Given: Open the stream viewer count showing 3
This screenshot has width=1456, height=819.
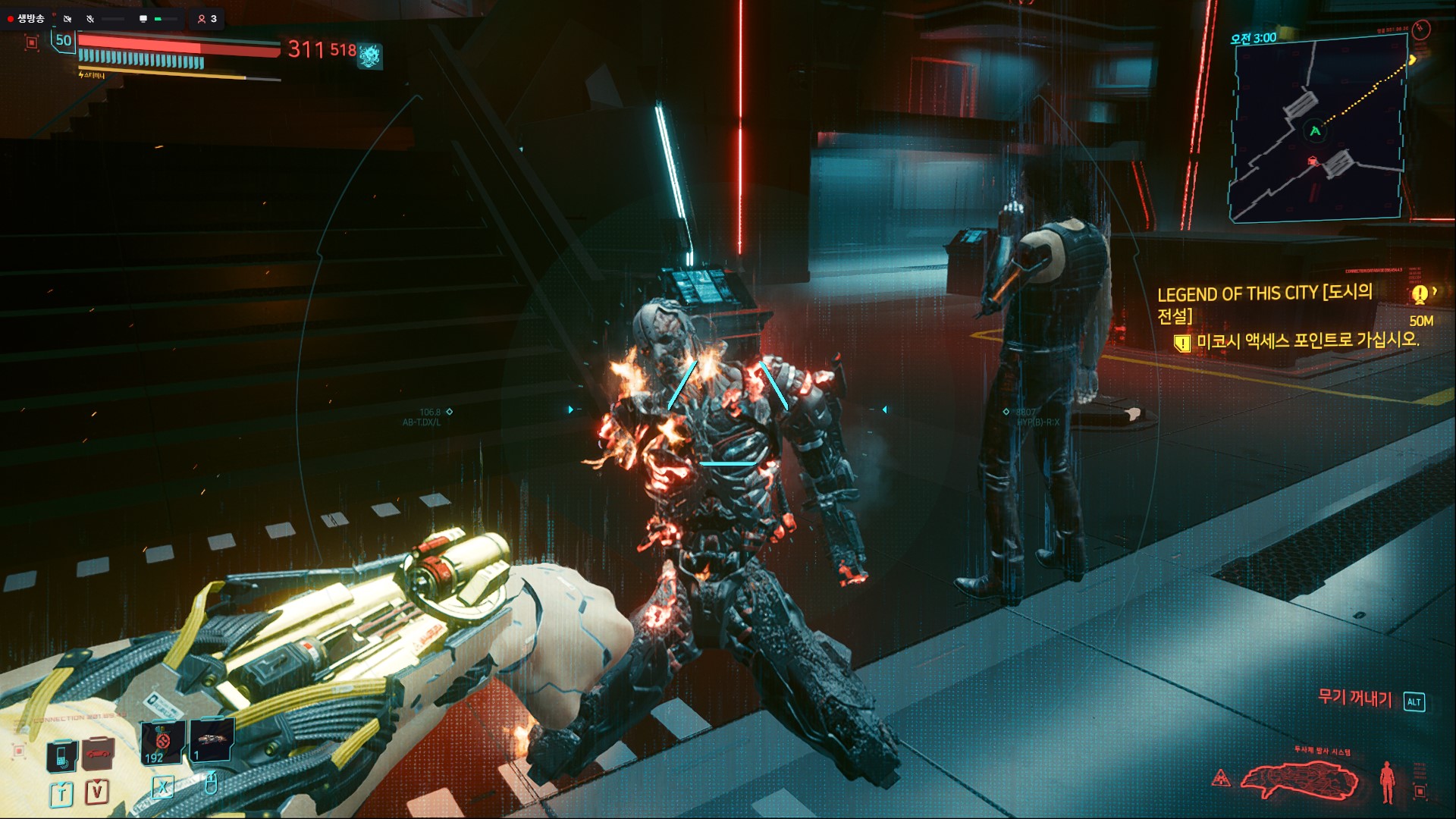Looking at the screenshot, I should 207,18.
